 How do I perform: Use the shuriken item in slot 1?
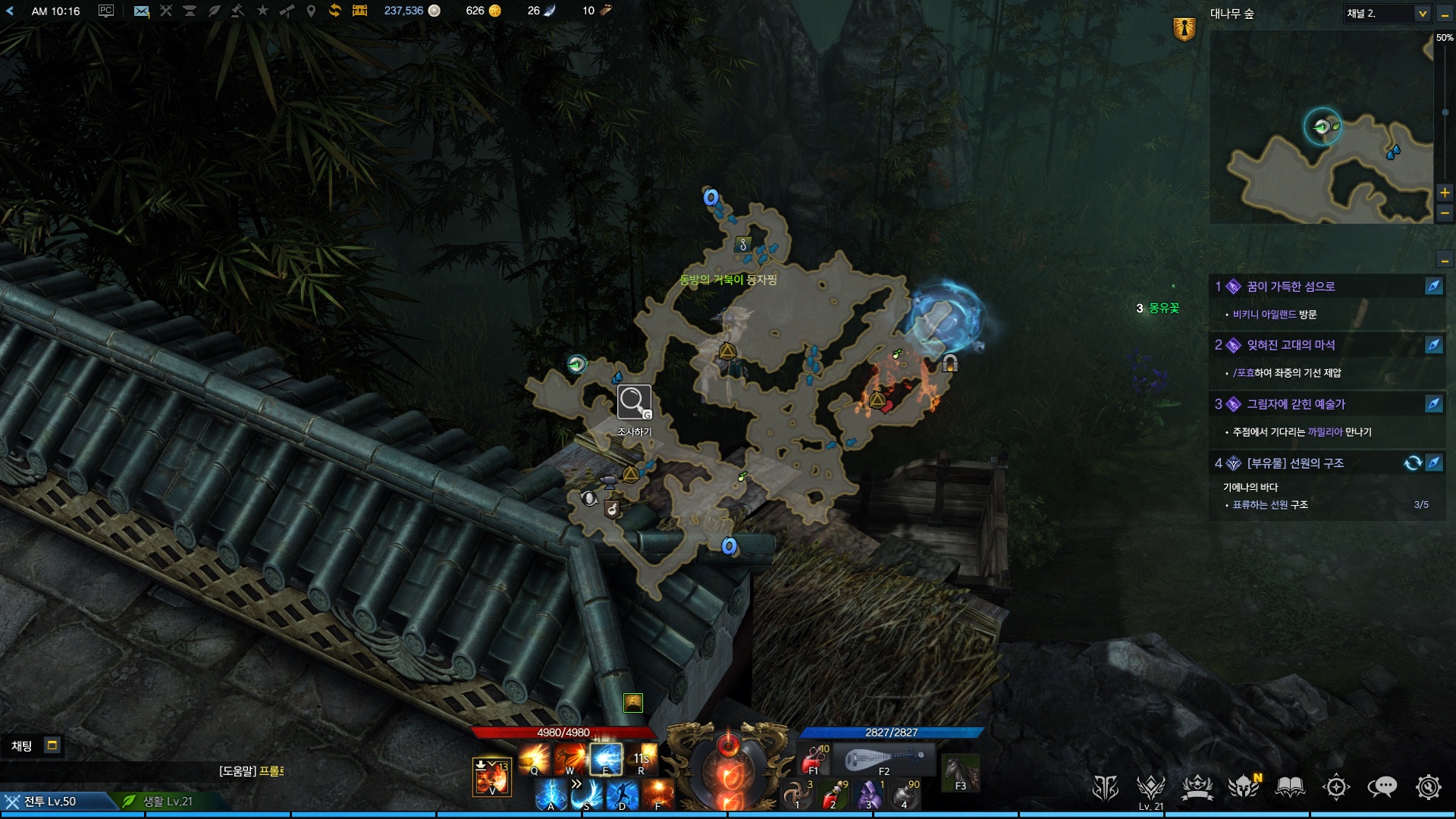[798, 795]
